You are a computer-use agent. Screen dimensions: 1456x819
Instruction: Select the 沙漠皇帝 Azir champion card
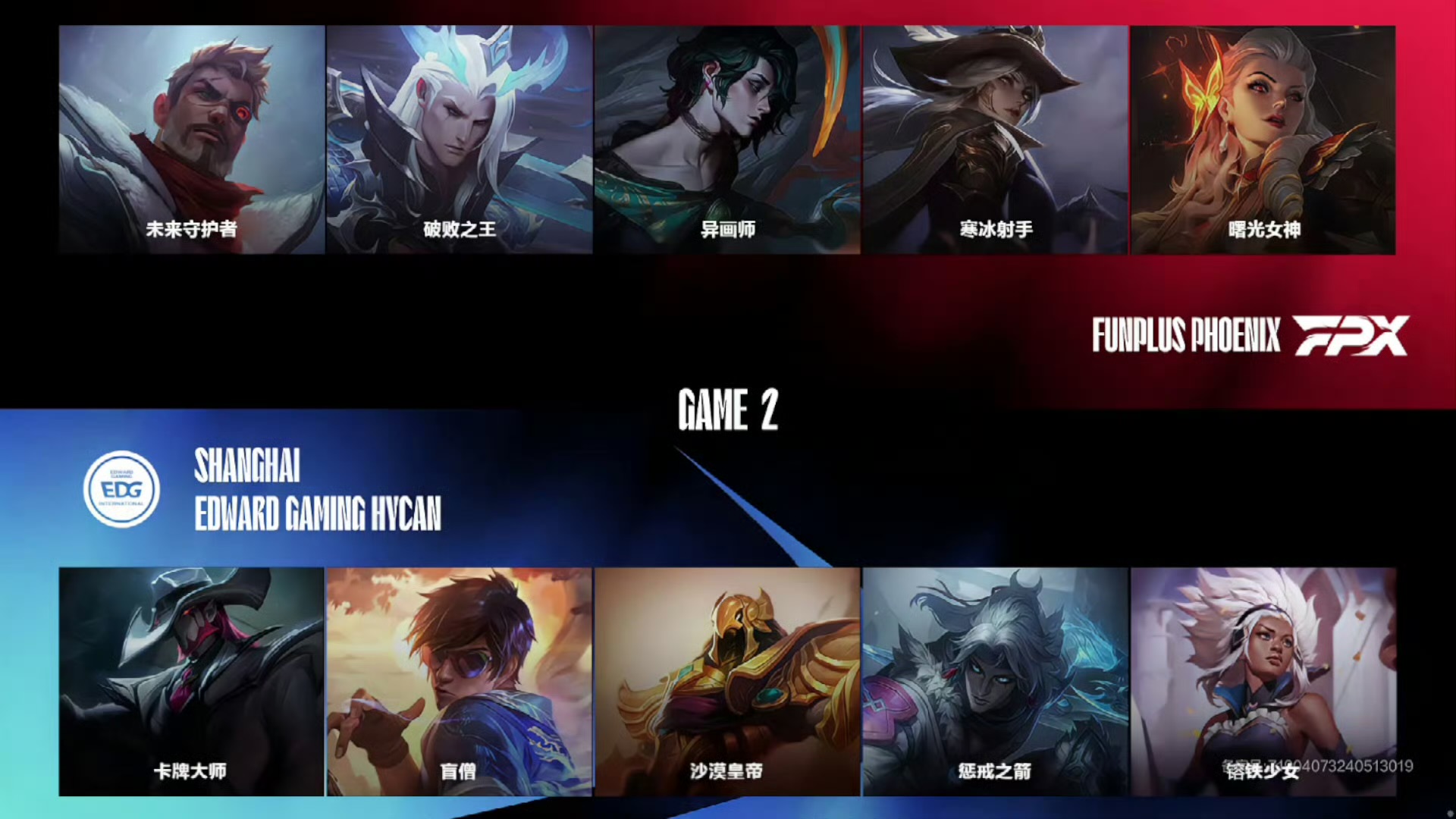coord(727,681)
